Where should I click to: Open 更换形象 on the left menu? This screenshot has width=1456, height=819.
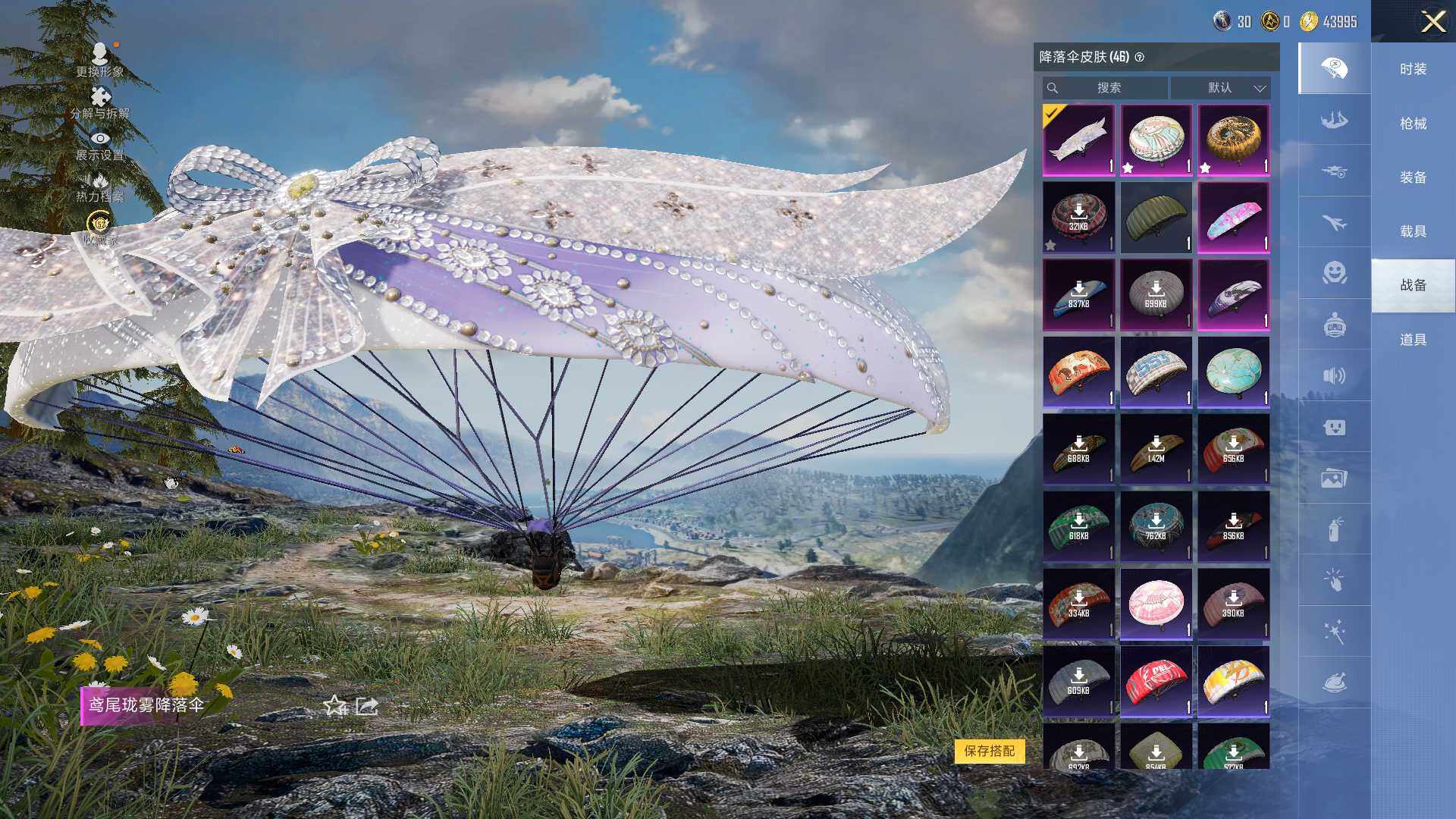pyautogui.click(x=99, y=61)
